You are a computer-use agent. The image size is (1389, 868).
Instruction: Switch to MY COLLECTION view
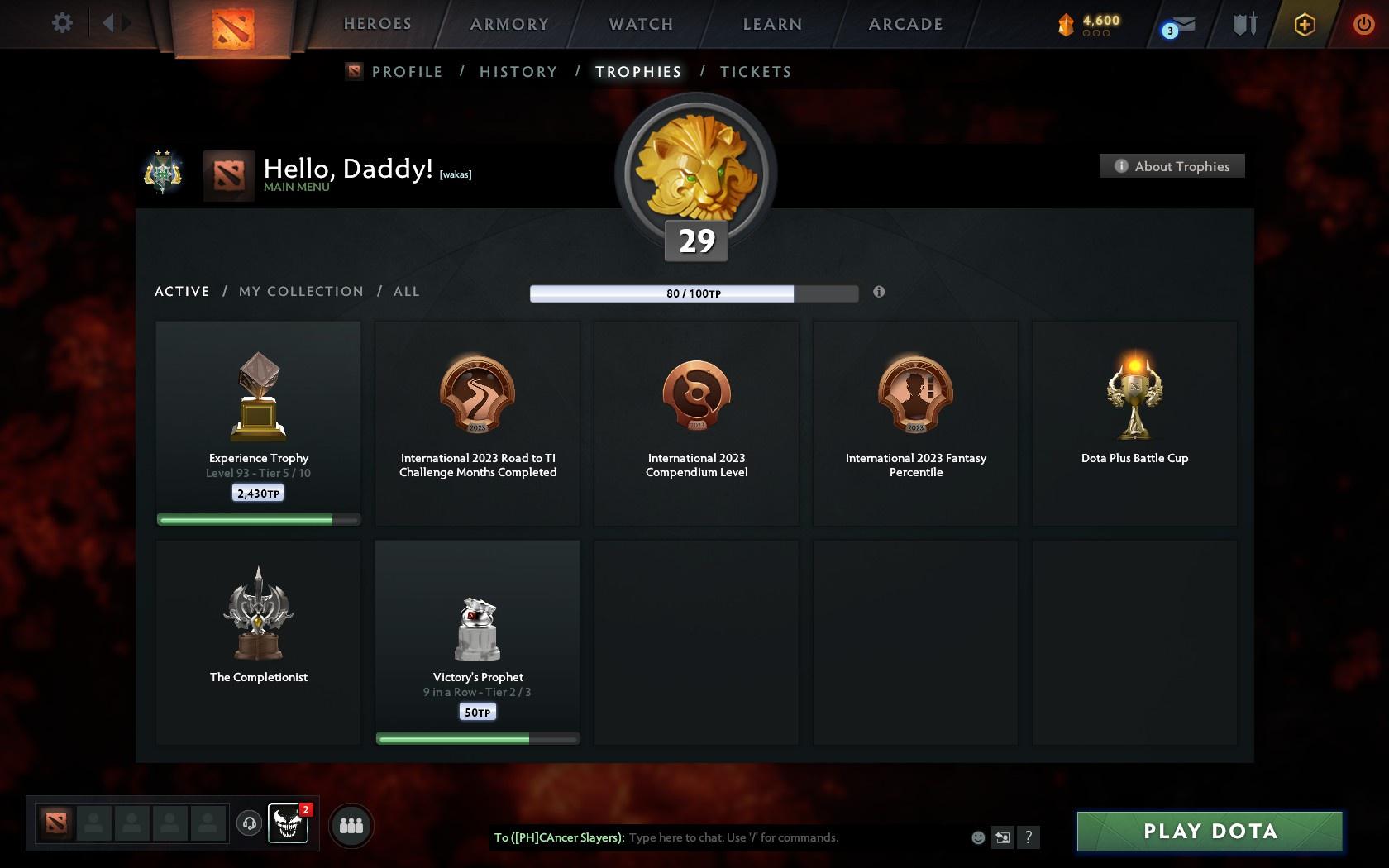click(x=300, y=291)
